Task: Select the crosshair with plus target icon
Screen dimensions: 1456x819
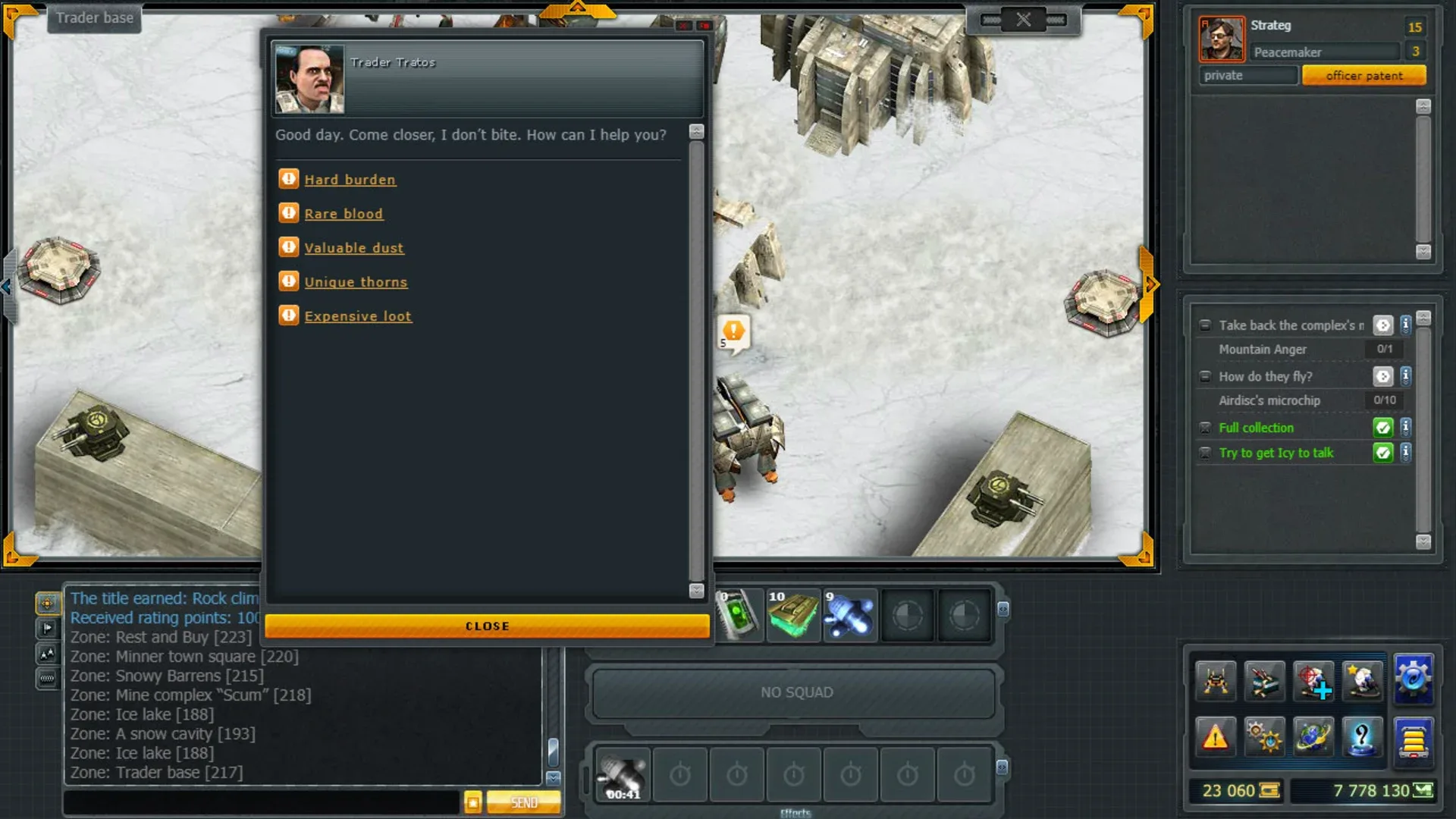Action: tap(1313, 680)
